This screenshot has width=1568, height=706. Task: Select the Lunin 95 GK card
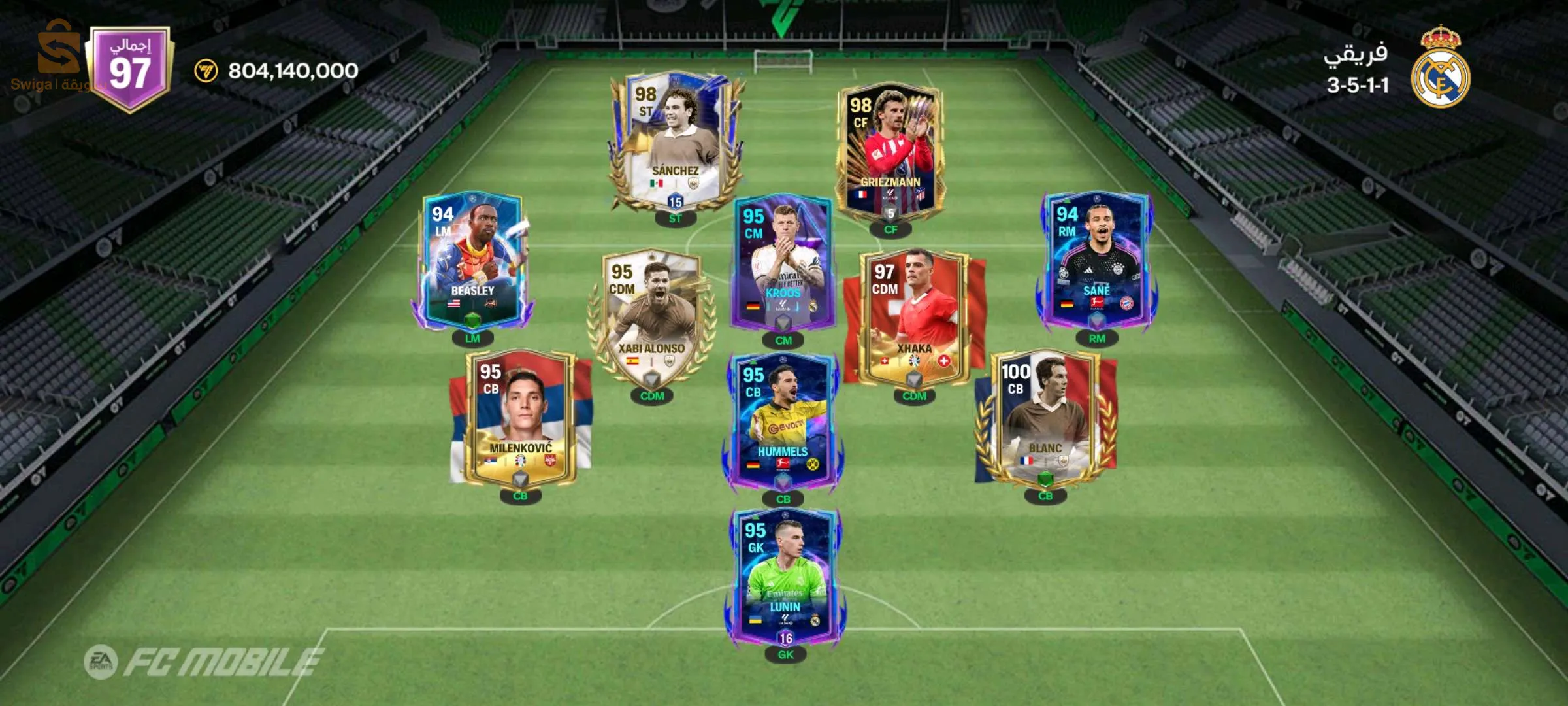click(784, 577)
